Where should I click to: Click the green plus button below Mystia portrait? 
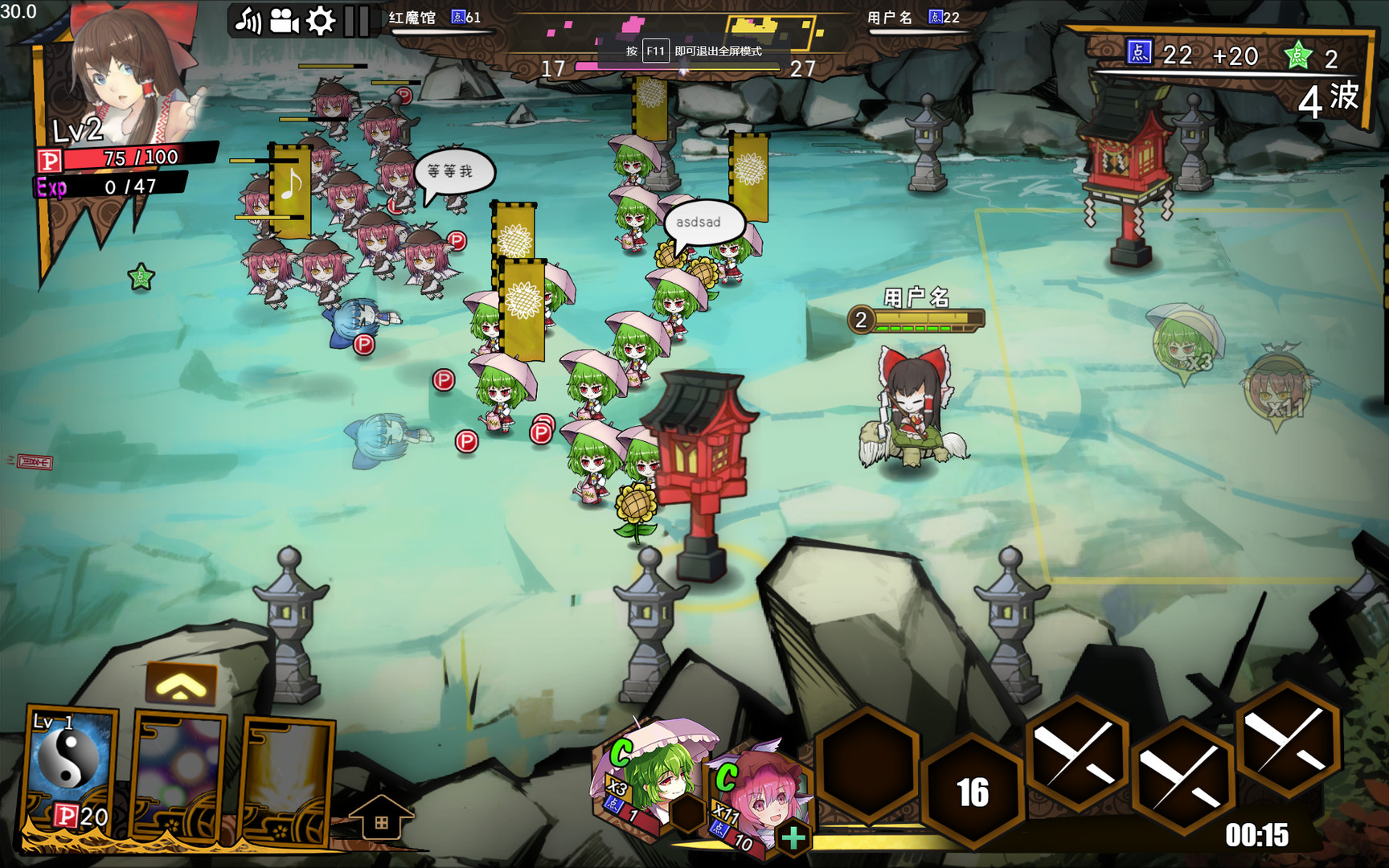(x=793, y=837)
